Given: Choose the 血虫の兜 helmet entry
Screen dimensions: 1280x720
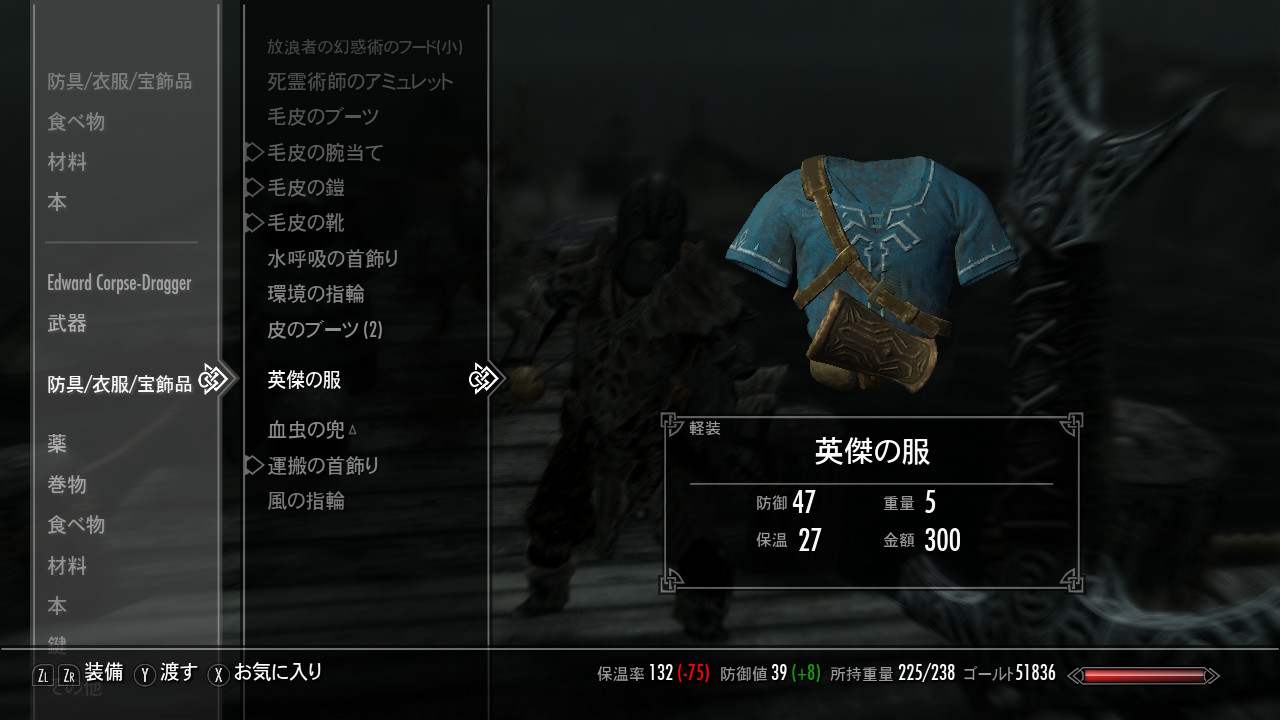Looking at the screenshot, I should (x=306, y=430).
